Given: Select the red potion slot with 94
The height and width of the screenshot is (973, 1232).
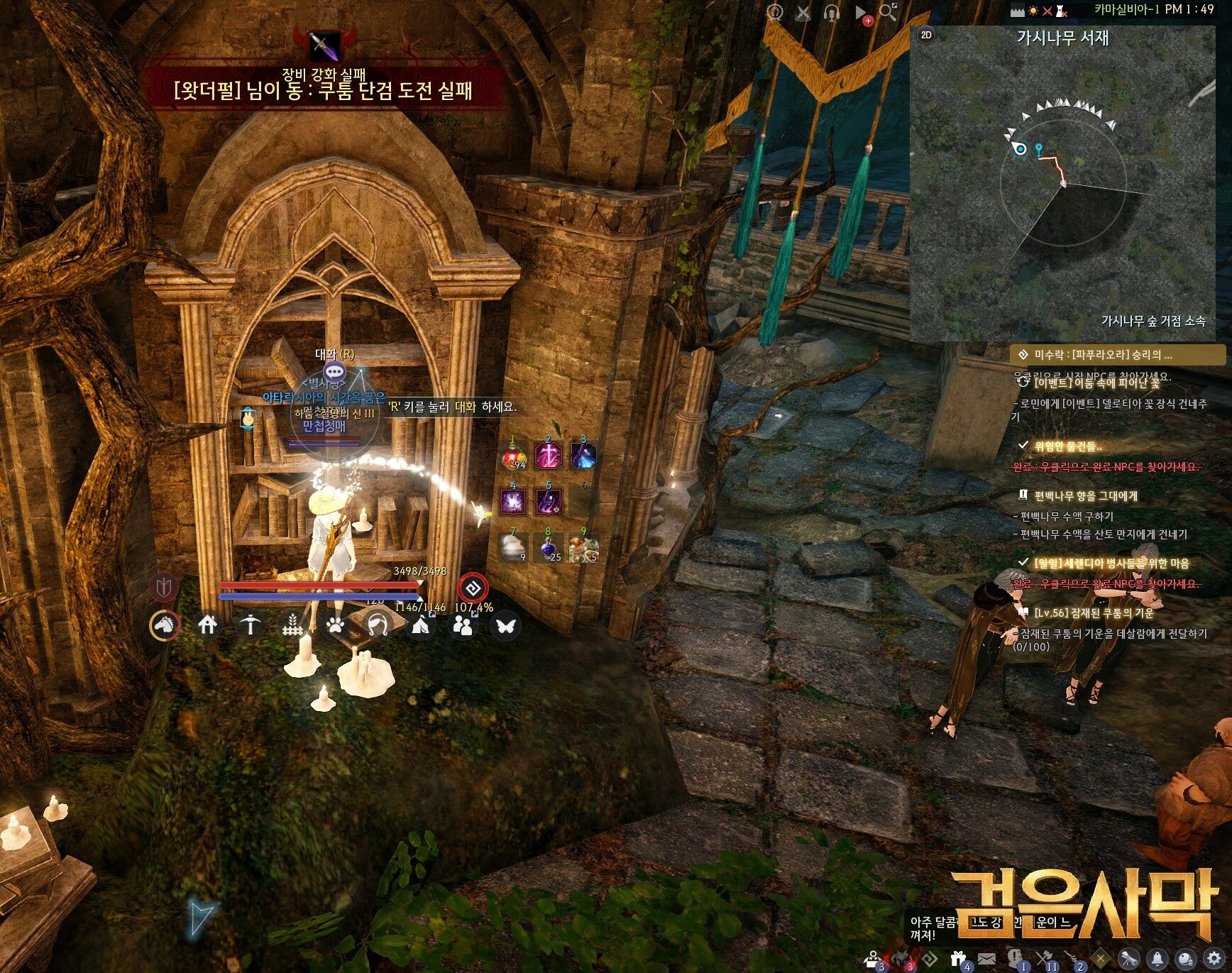Looking at the screenshot, I should (514, 456).
